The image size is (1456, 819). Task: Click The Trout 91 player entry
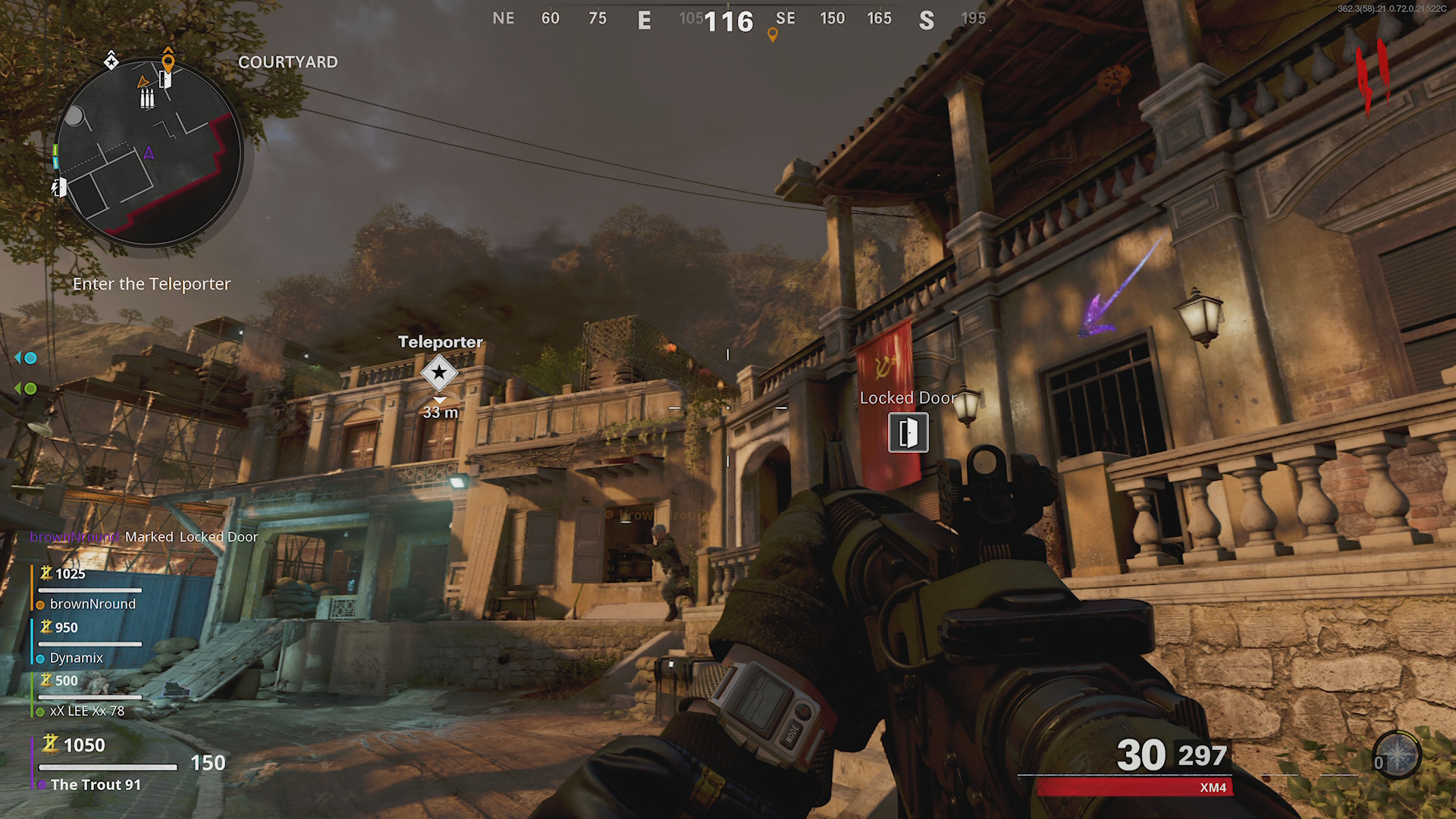pos(96,784)
